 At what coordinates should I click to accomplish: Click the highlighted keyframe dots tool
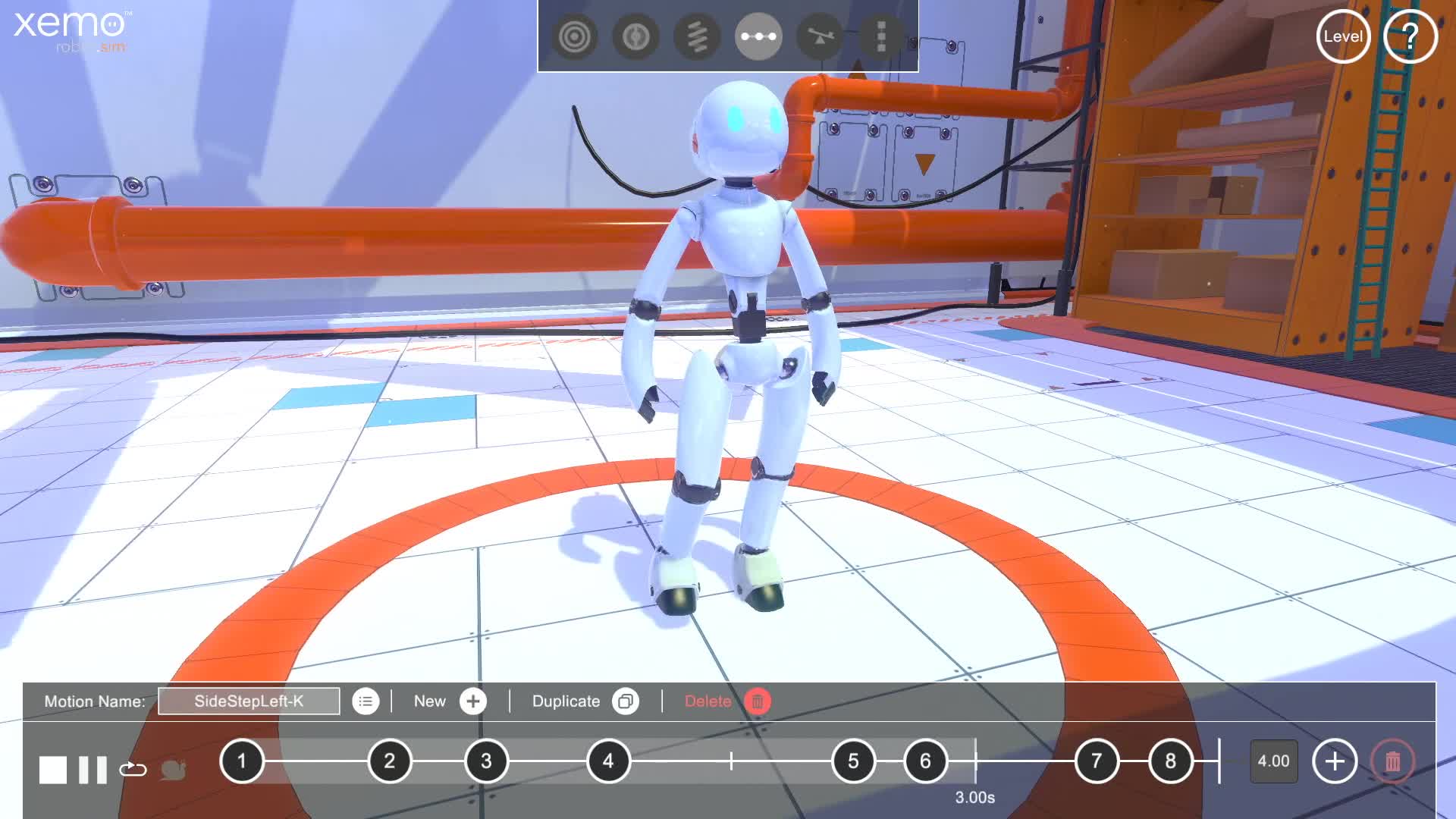(x=758, y=36)
